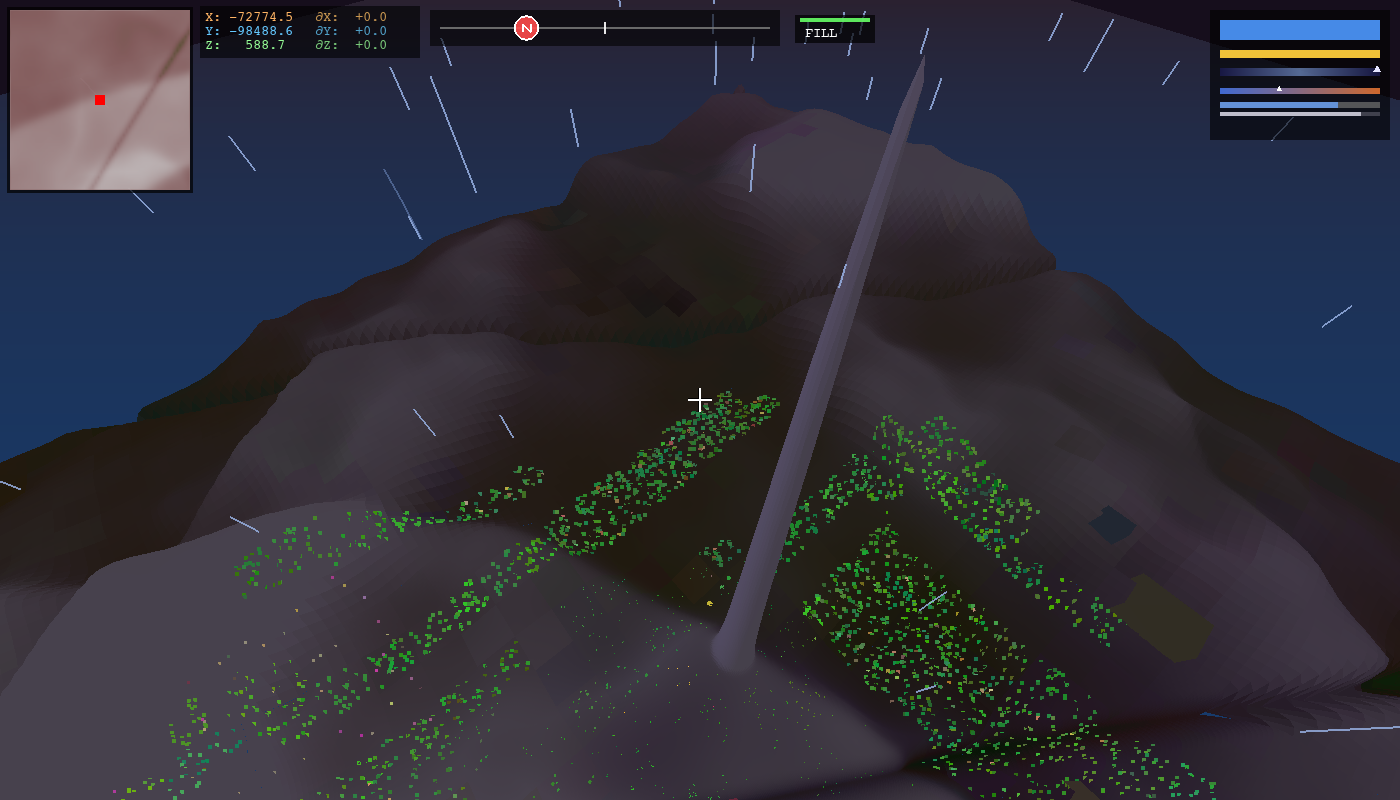Click the N compass heading marker
Image resolution: width=1400 pixels, height=800 pixels.
525,27
